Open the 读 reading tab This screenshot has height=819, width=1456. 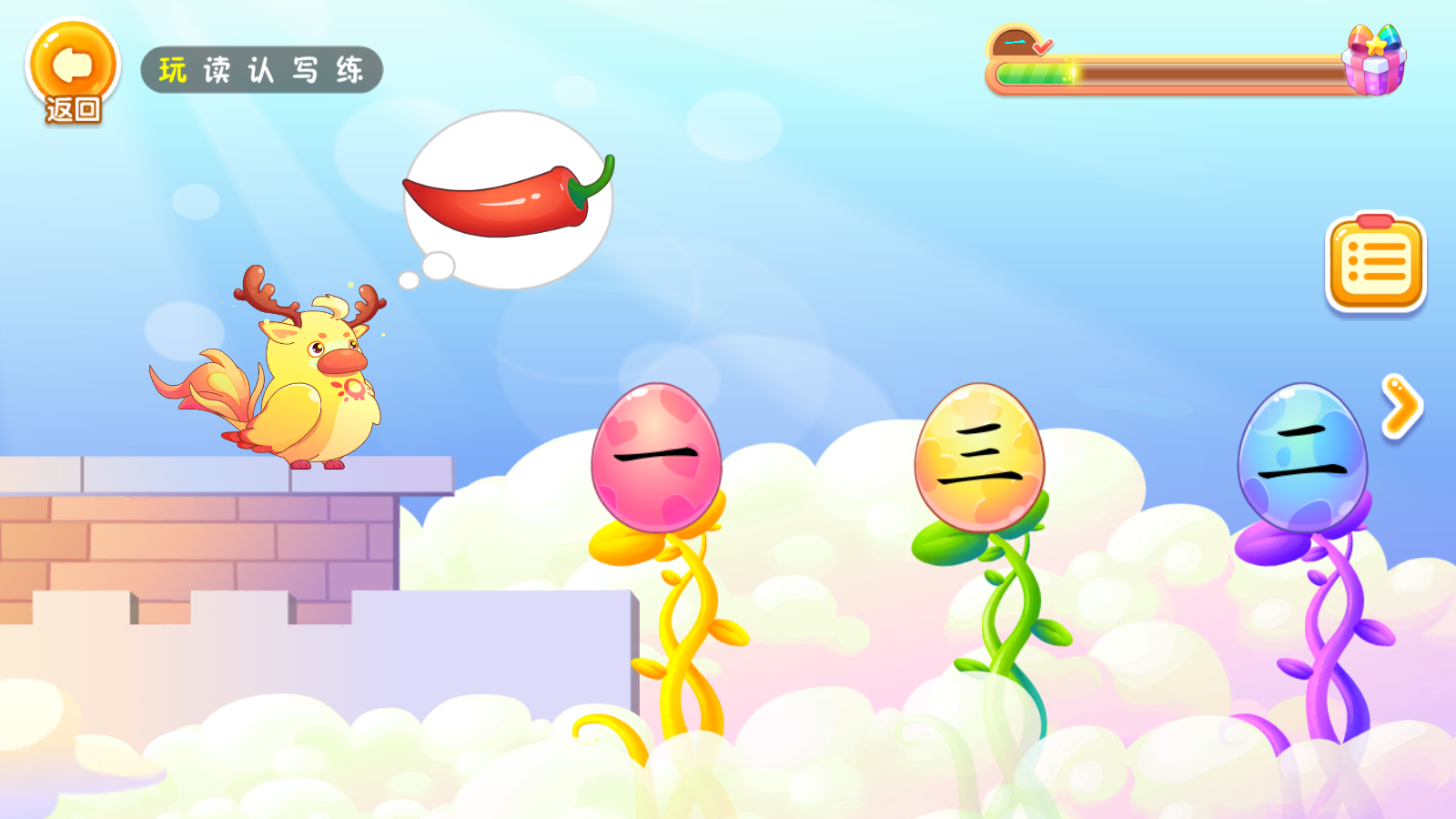click(217, 70)
